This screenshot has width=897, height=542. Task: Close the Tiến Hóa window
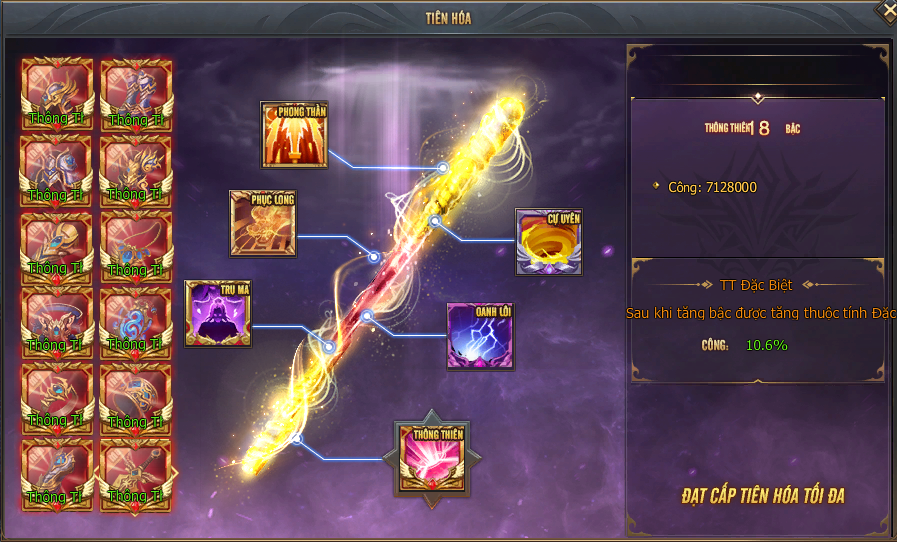coord(886,10)
